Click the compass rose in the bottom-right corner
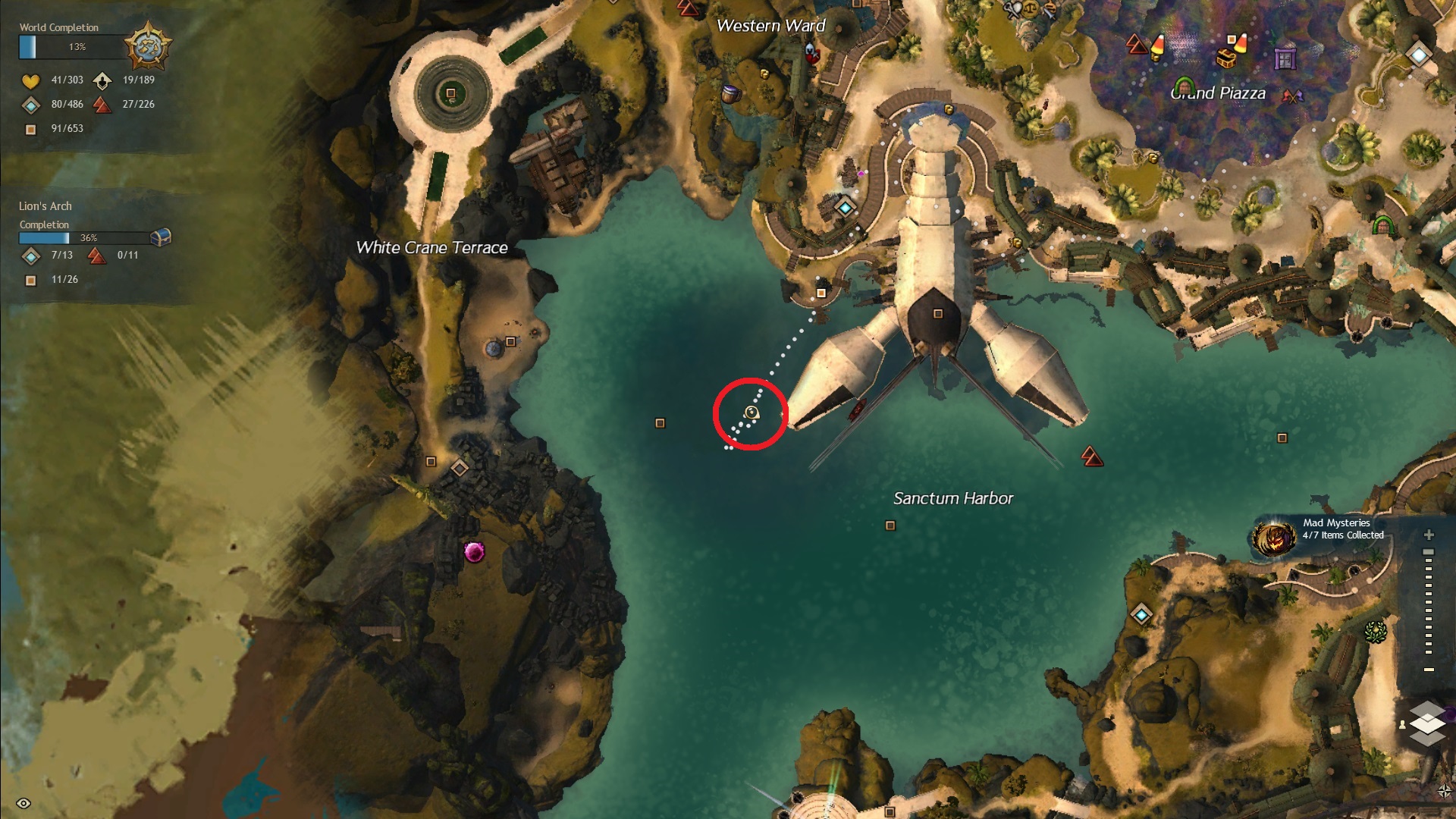Viewport: 1456px width, 819px height. click(x=1444, y=792)
